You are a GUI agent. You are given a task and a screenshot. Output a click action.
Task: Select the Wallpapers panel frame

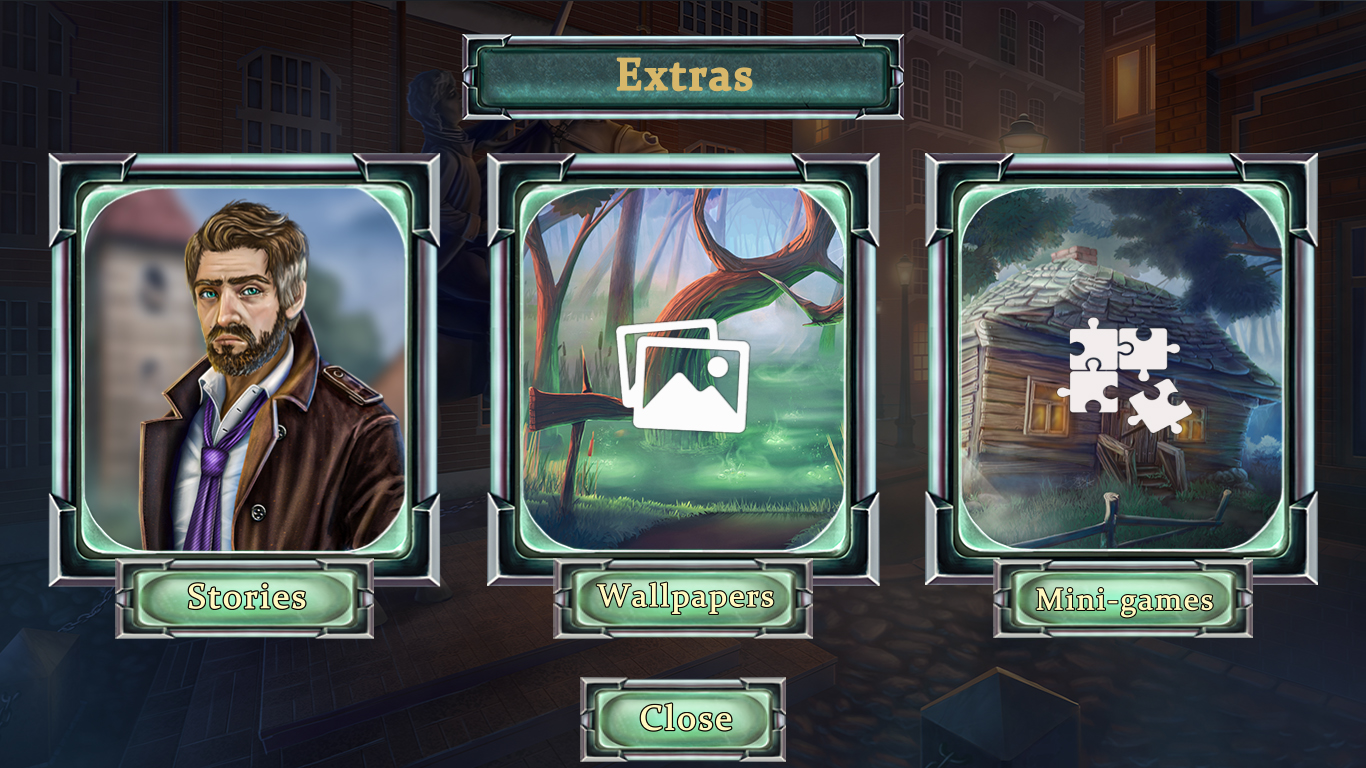point(683,165)
